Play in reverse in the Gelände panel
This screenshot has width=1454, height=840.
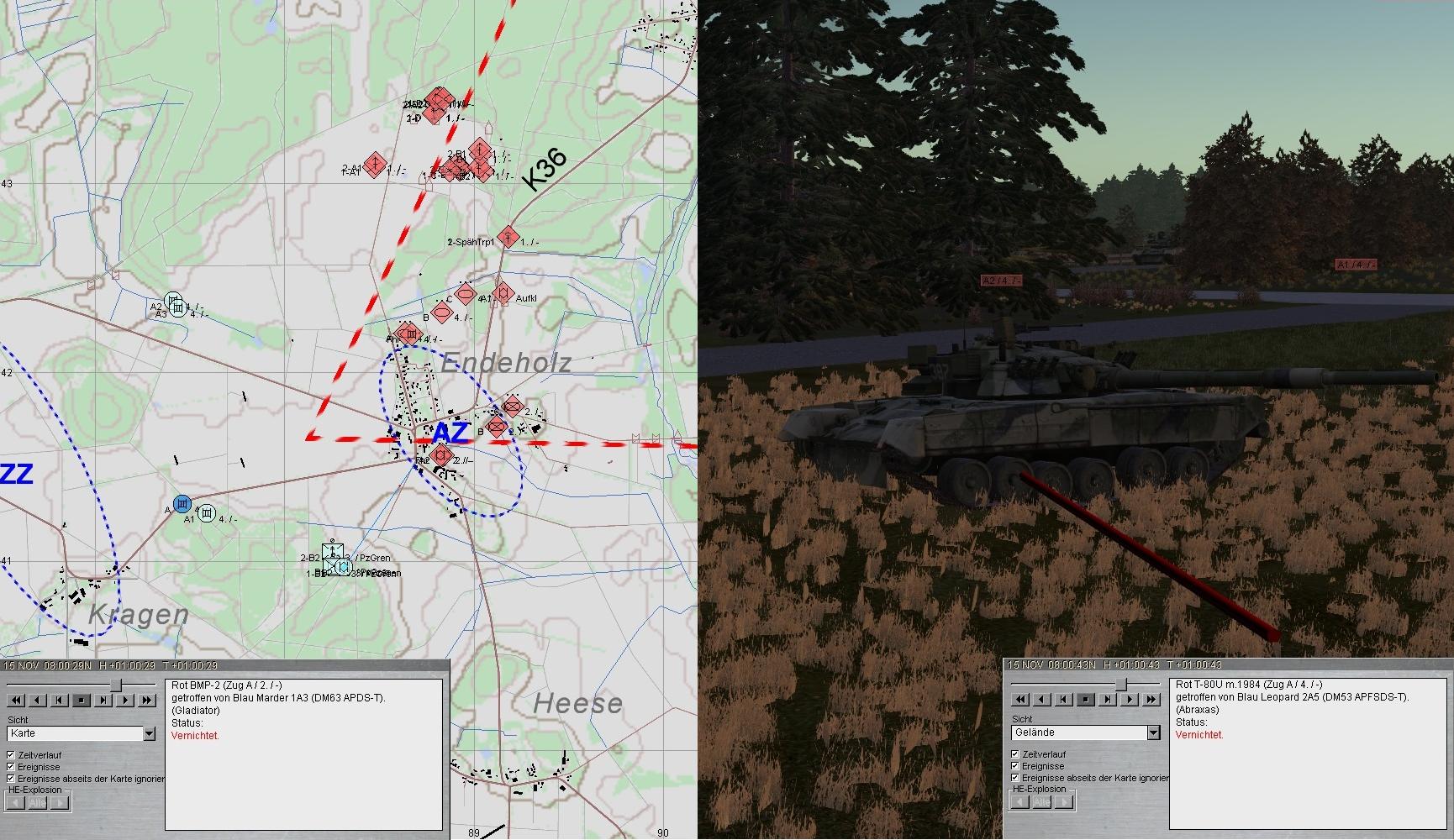[1042, 699]
